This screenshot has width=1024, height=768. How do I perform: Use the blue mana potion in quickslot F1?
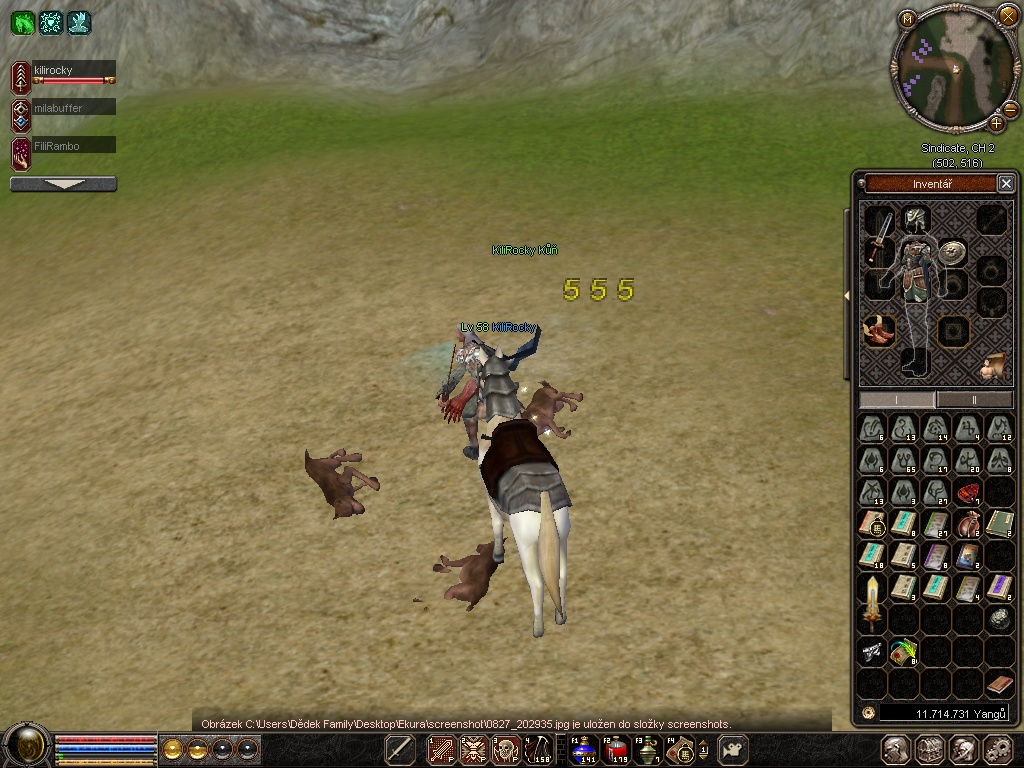[x=583, y=750]
